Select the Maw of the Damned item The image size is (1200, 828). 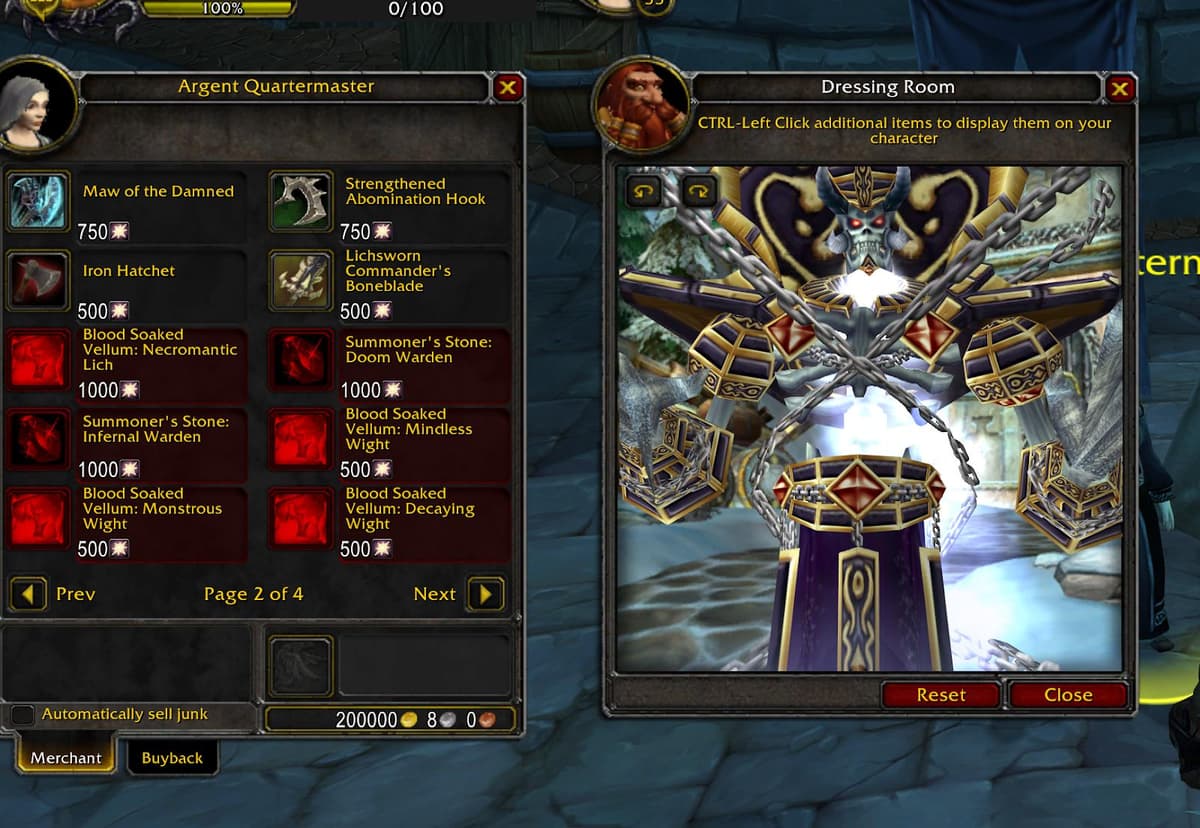pyautogui.click(x=39, y=201)
